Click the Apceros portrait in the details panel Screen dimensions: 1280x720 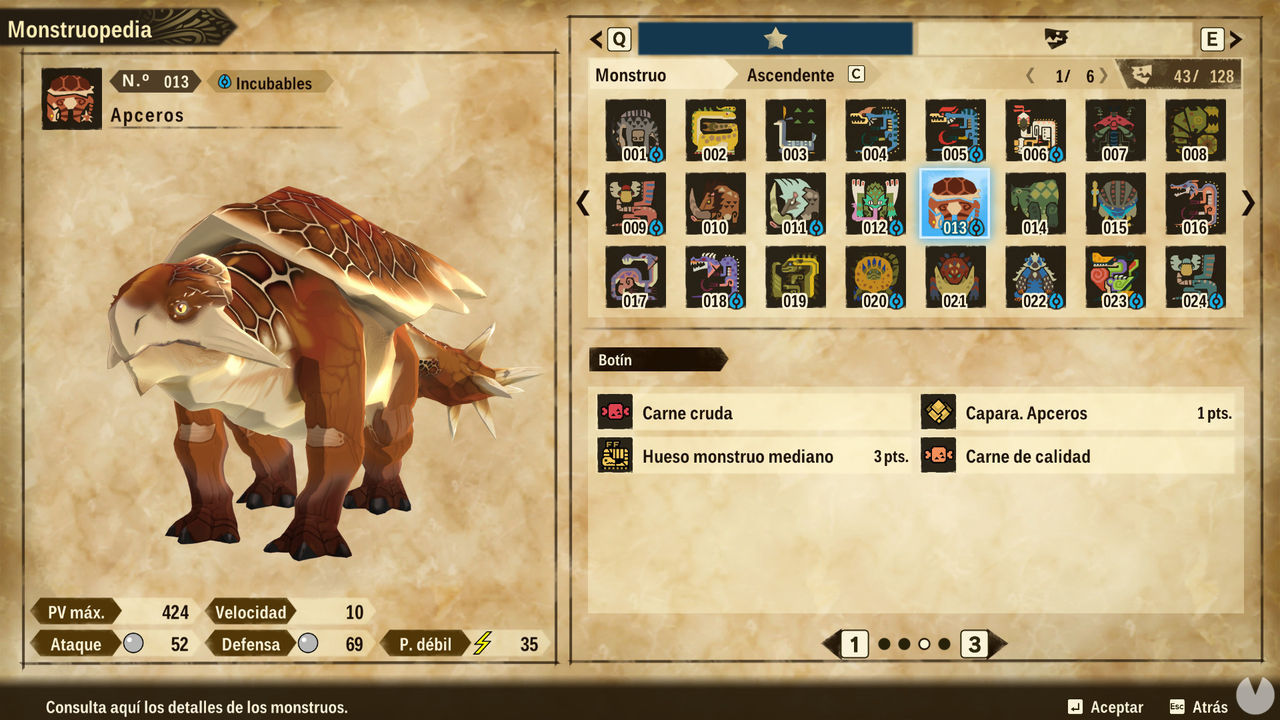[70, 97]
